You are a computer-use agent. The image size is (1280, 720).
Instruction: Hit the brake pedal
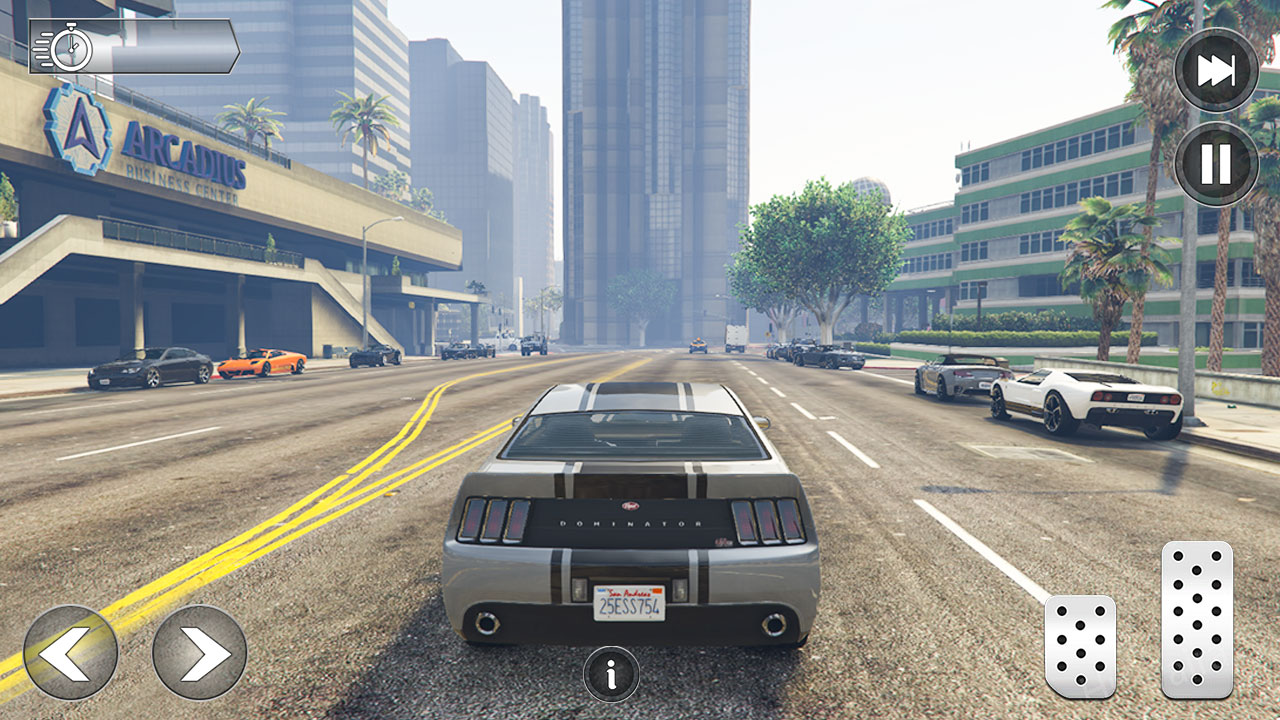(x=1080, y=646)
